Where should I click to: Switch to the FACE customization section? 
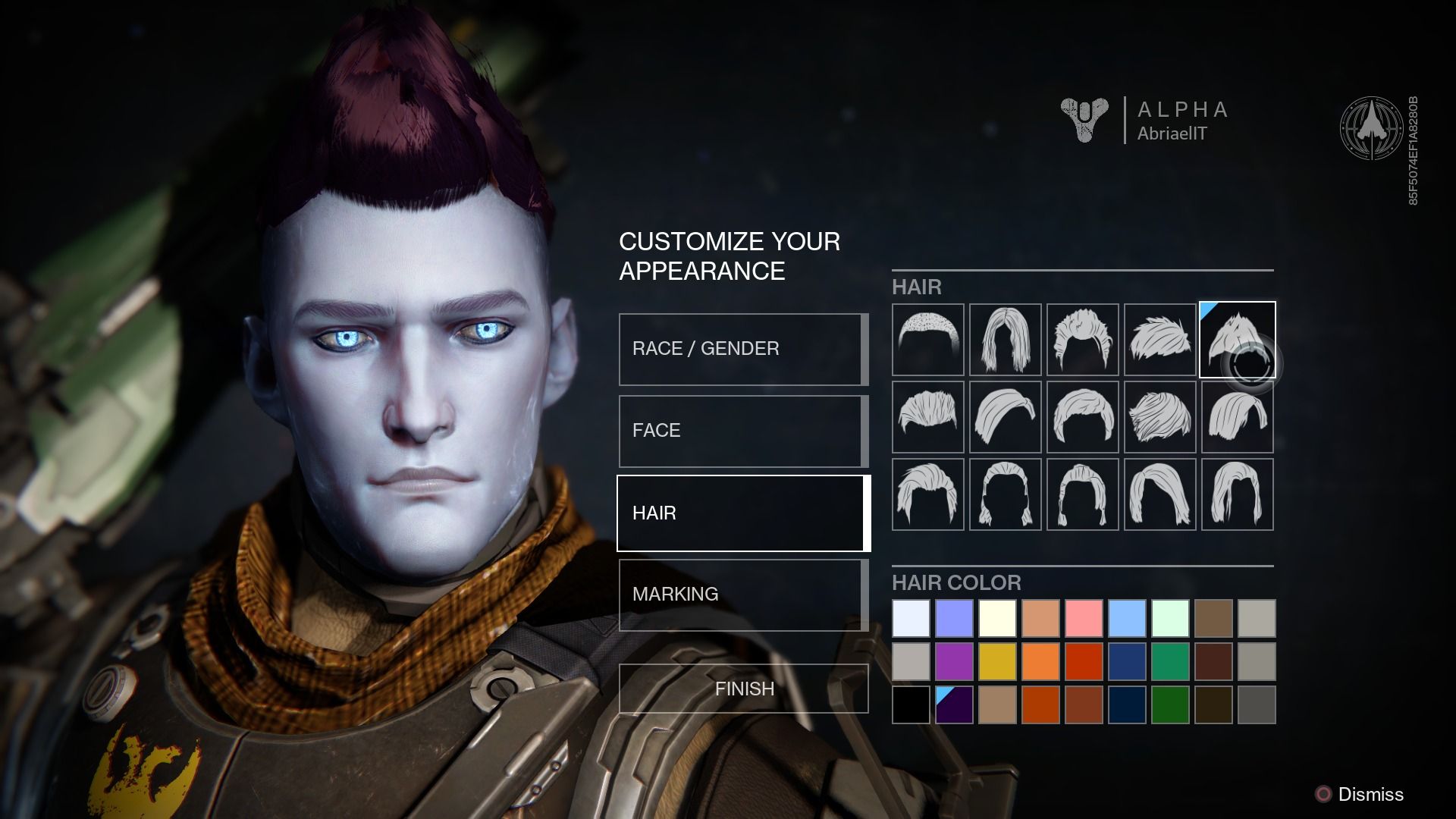point(742,430)
